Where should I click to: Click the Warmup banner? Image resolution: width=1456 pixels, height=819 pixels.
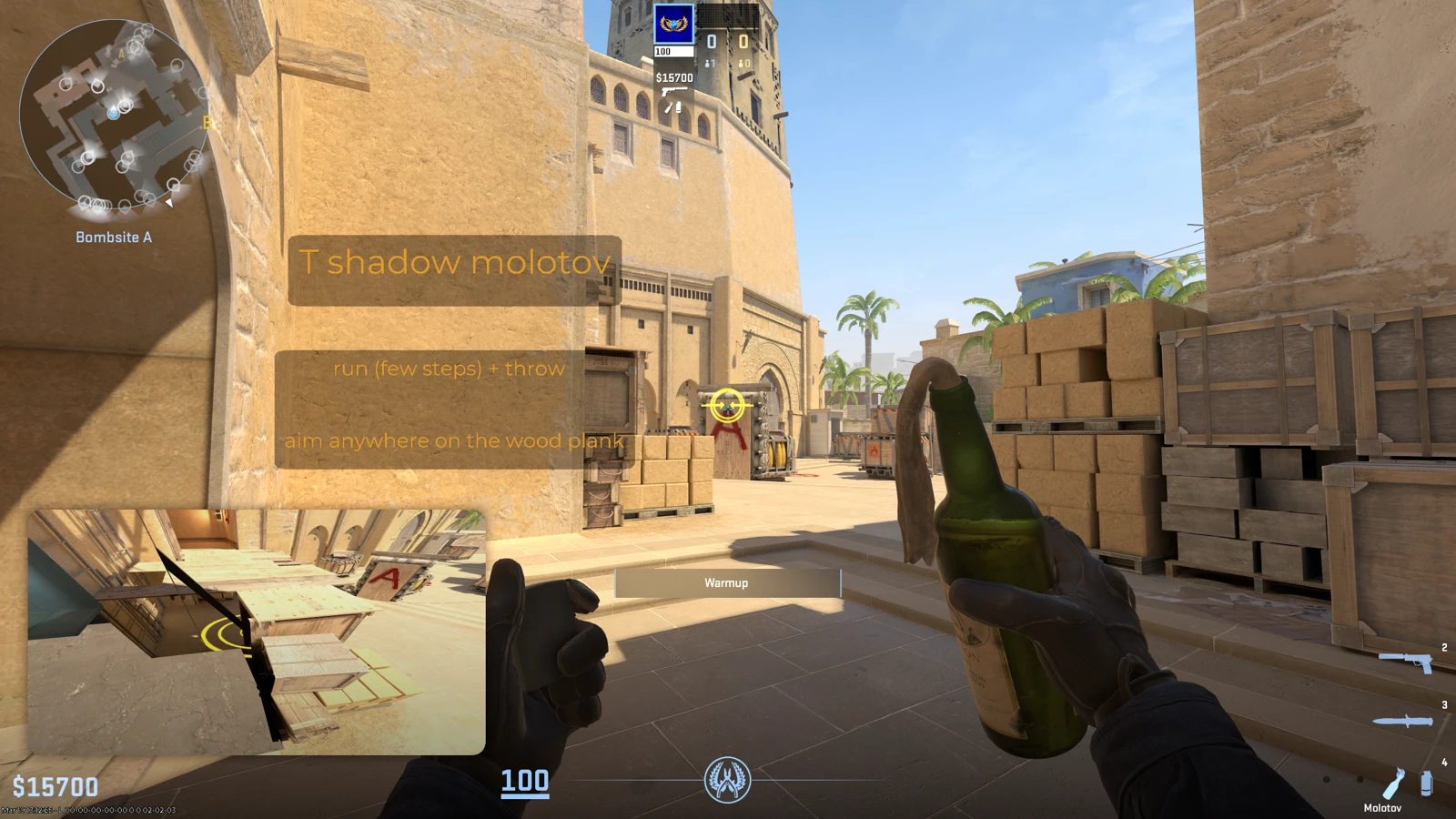point(728,583)
